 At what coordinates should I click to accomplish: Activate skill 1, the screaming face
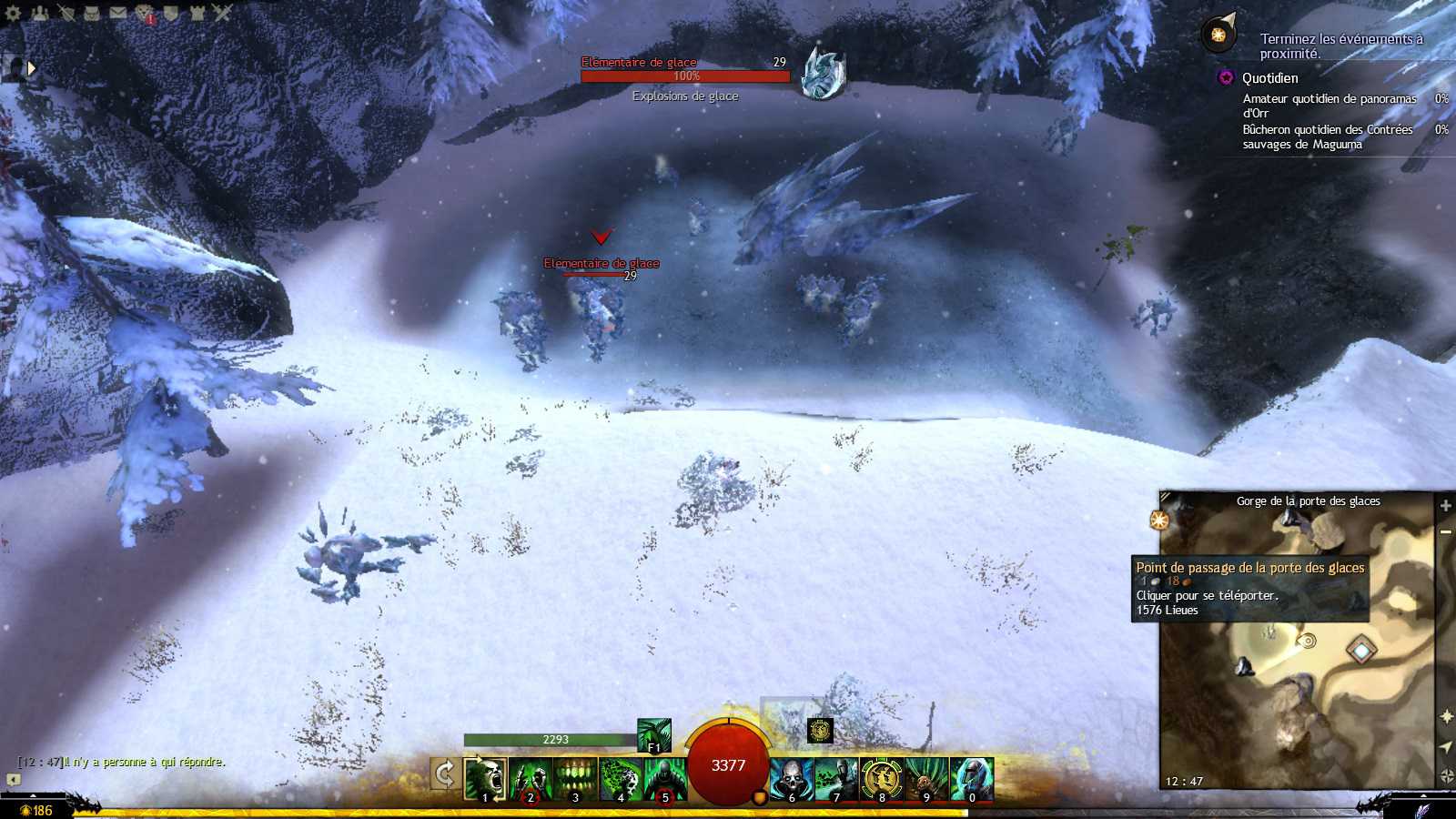(x=485, y=779)
